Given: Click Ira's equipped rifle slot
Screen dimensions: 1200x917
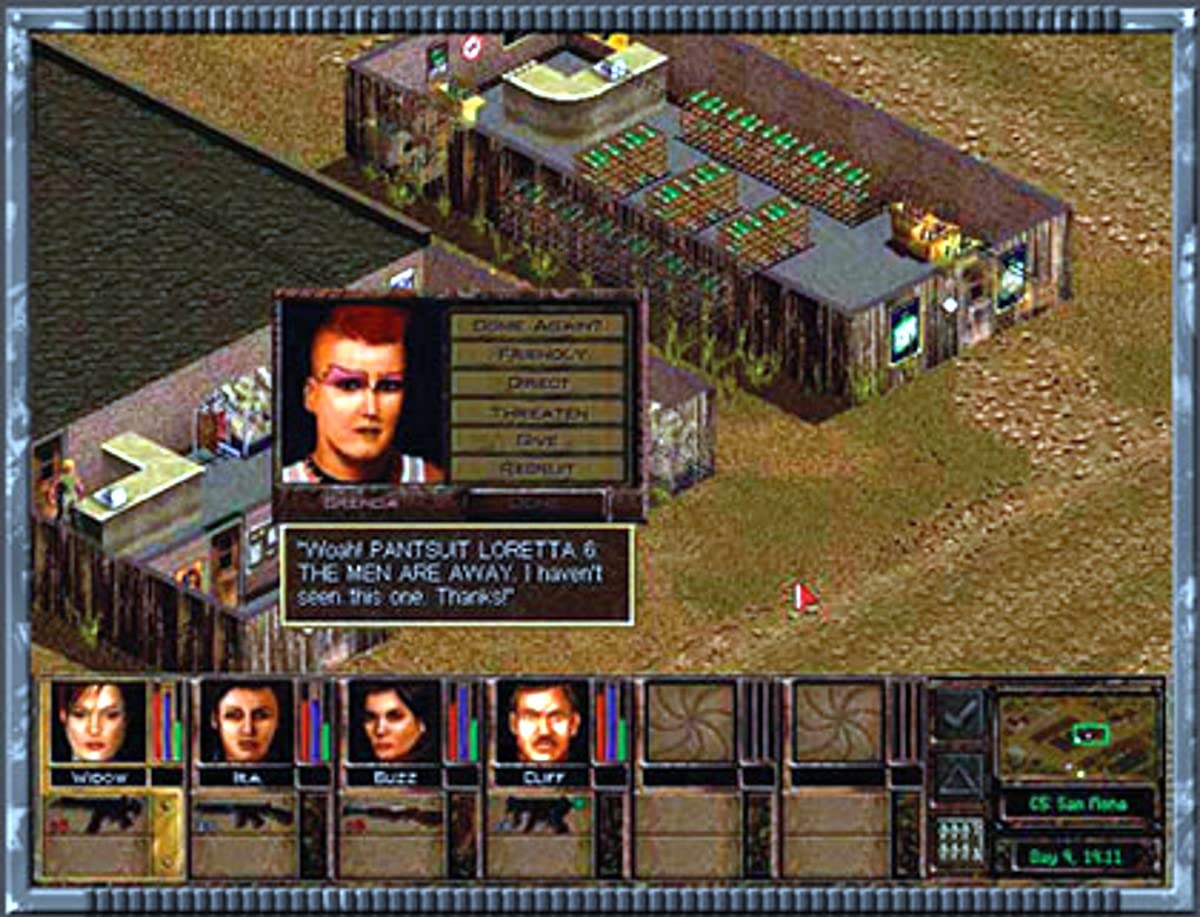Looking at the screenshot, I should click(x=246, y=814).
